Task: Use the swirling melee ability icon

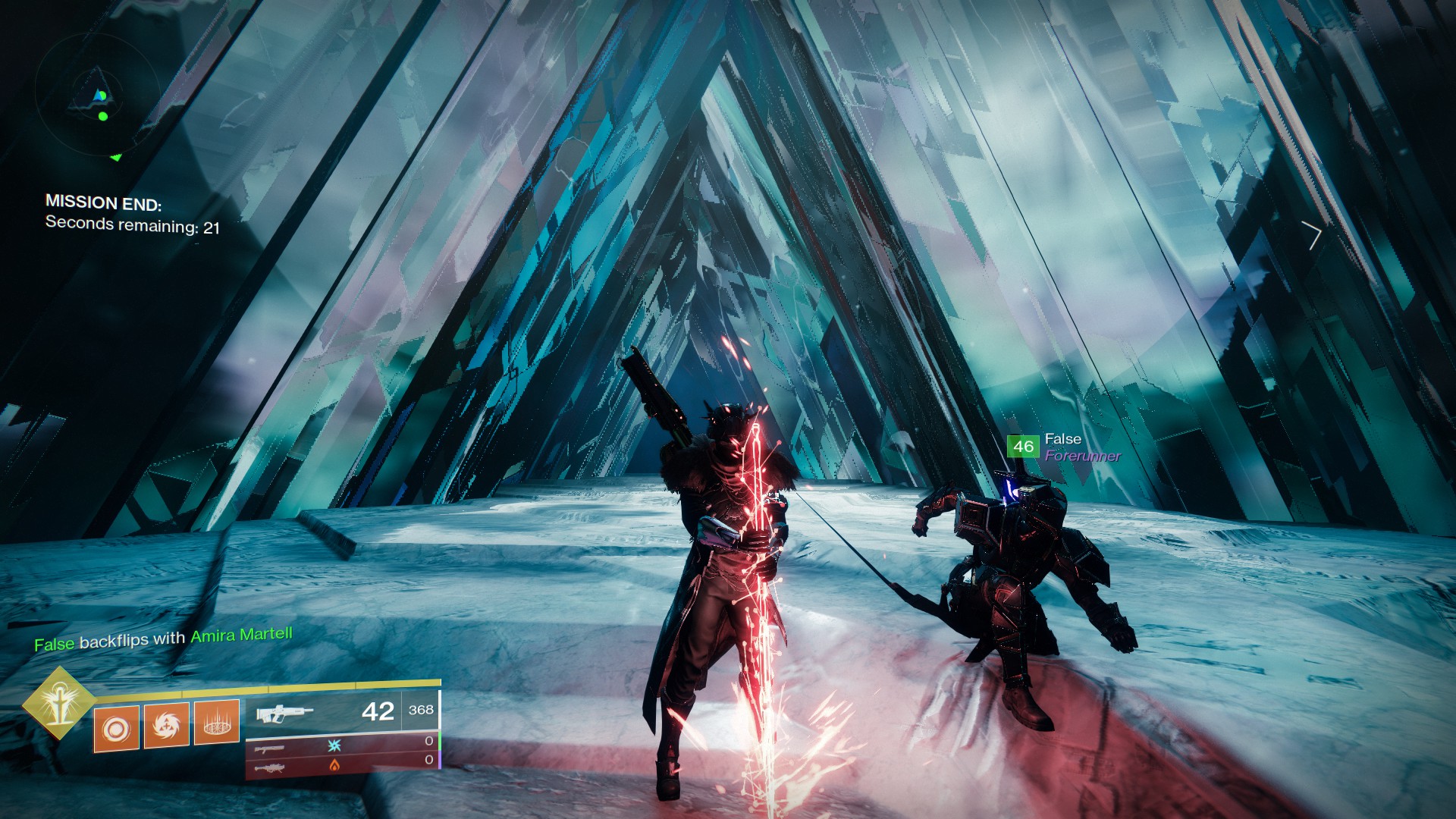Action: pyautogui.click(x=166, y=724)
